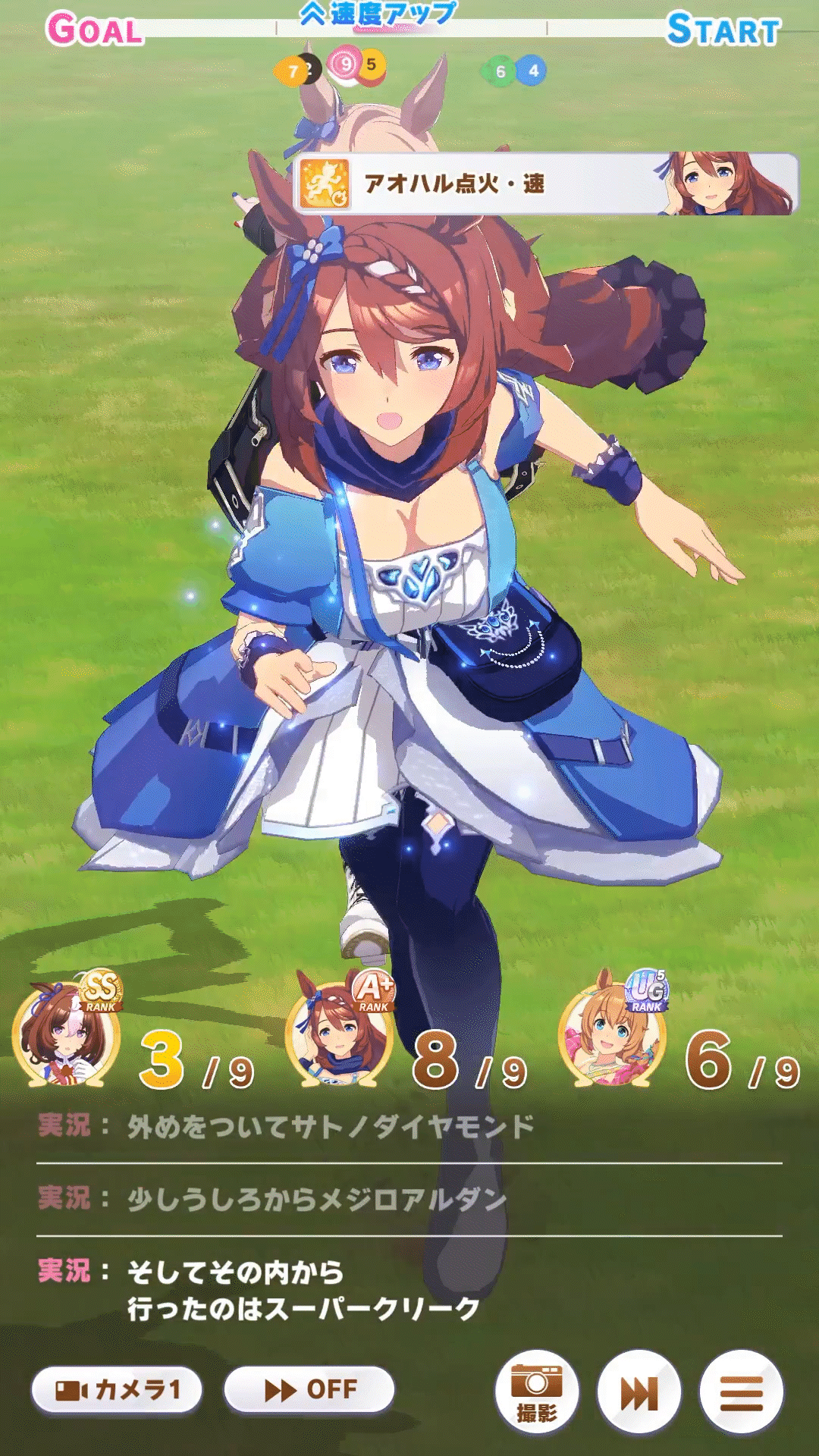Skip the race with skip-to-end button
The image size is (819, 1456).
(639, 1392)
